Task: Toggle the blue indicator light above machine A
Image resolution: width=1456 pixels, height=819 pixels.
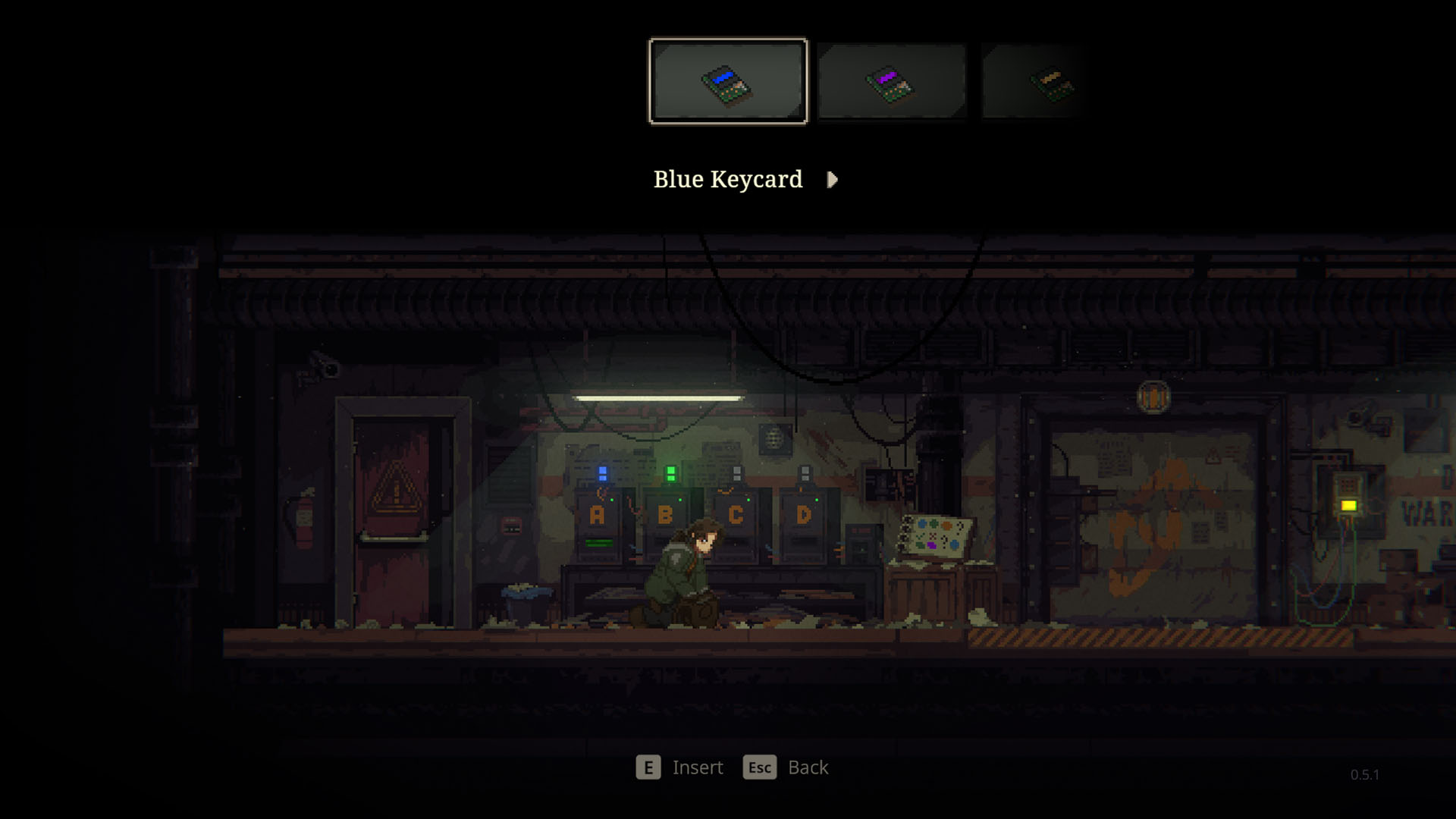Action: click(x=601, y=472)
